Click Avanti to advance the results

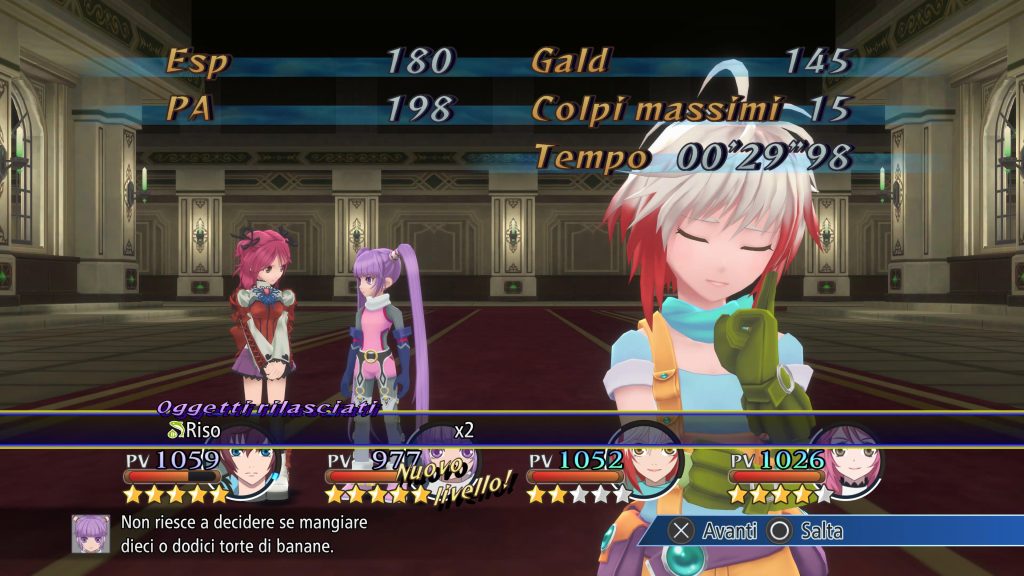tap(714, 531)
